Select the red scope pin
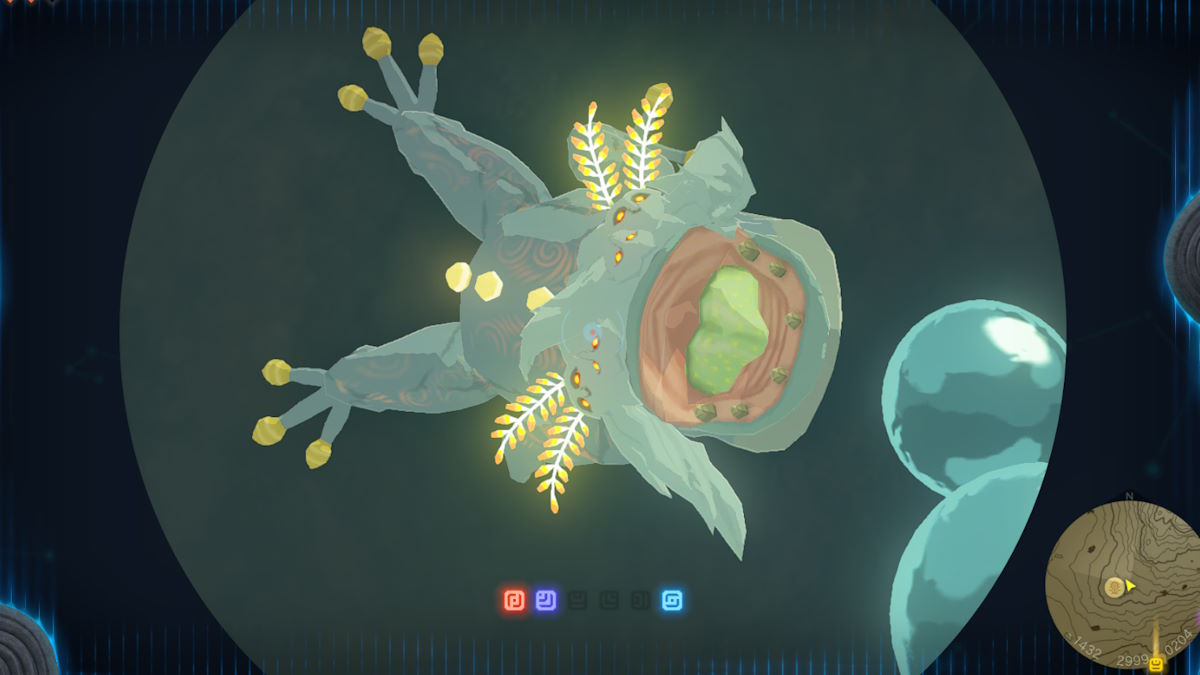Viewport: 1200px width, 675px height. [x=514, y=601]
